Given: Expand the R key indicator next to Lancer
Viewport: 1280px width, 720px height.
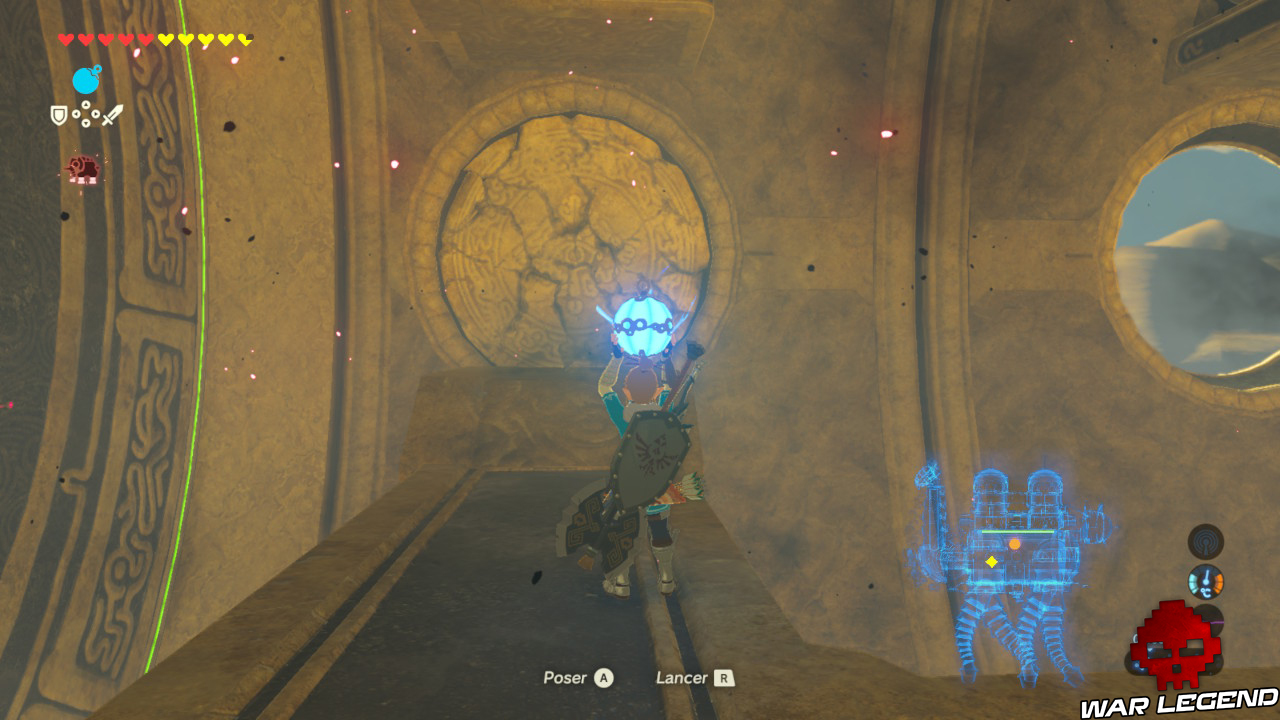Looking at the screenshot, I should click(724, 677).
